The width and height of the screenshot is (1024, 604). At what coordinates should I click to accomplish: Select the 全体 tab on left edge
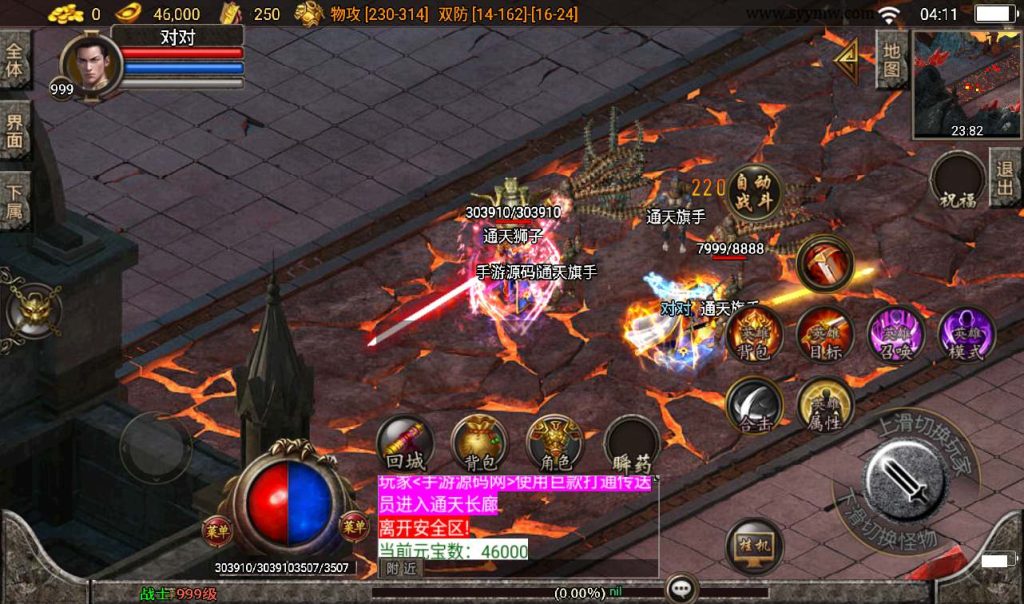point(15,60)
